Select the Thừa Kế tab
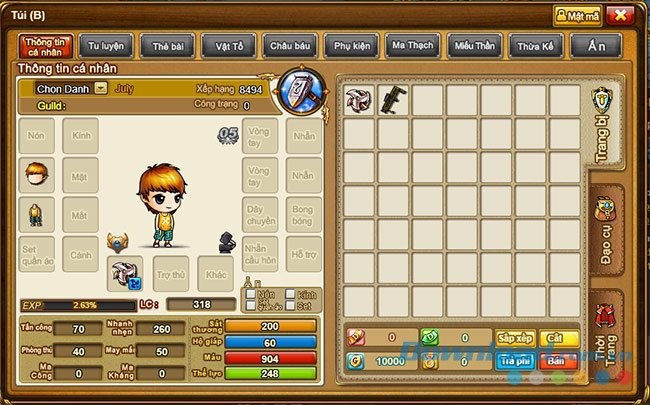This screenshot has width=650, height=405. click(x=534, y=46)
